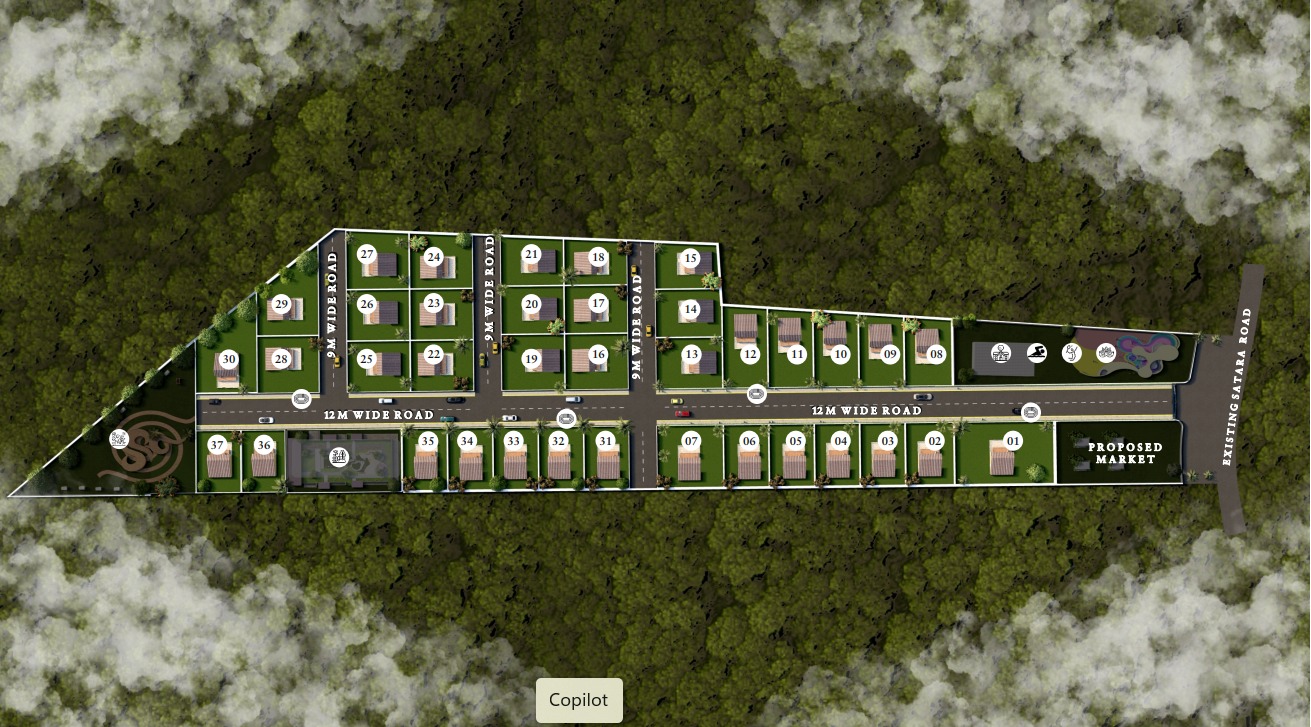The height and width of the screenshot is (727, 1311).
Task: Open the garden icon beside the spiral path
Action: (119, 438)
